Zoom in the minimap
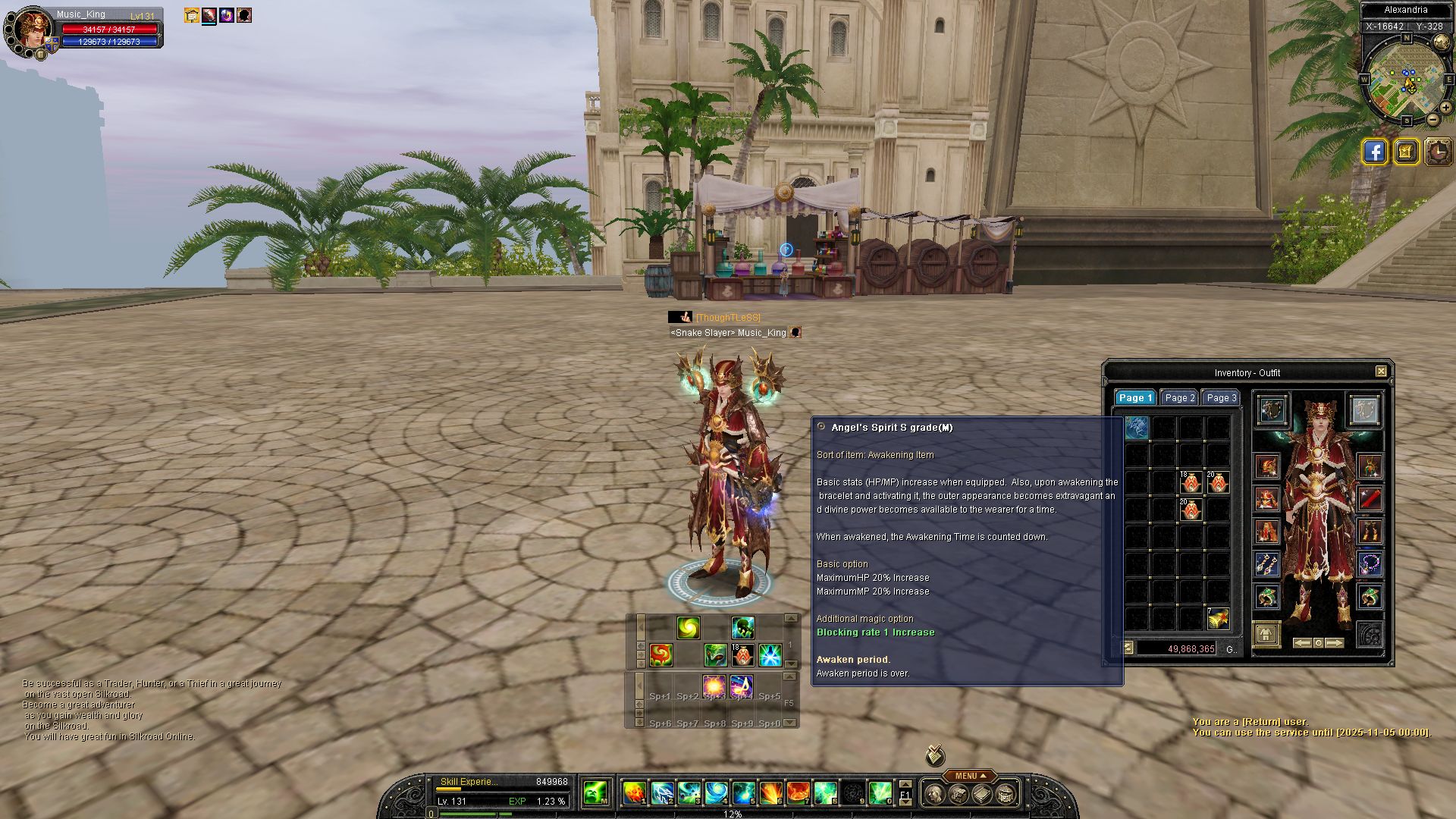The width and height of the screenshot is (1456, 819). 1445,108
